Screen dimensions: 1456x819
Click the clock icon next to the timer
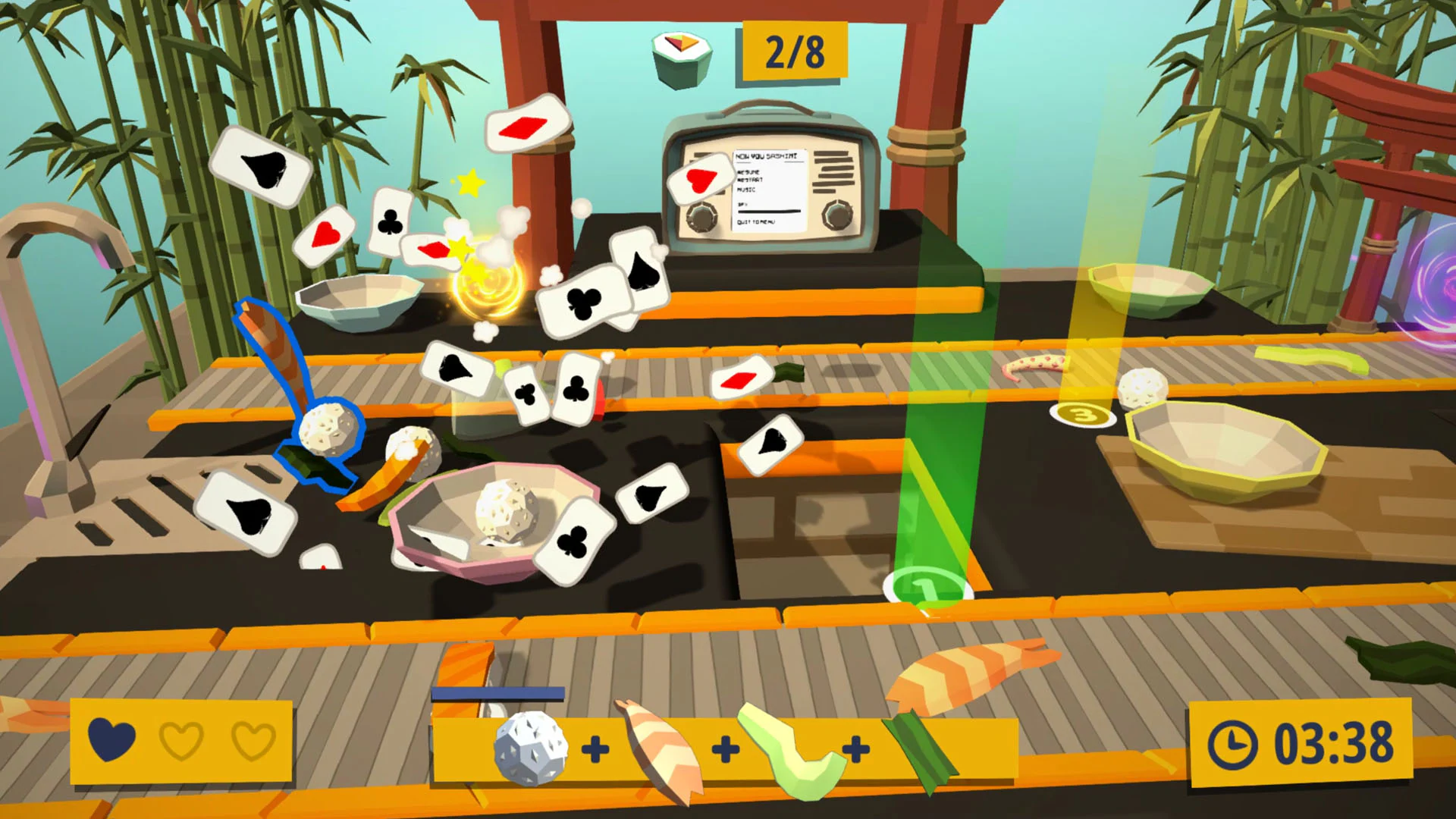(1235, 745)
